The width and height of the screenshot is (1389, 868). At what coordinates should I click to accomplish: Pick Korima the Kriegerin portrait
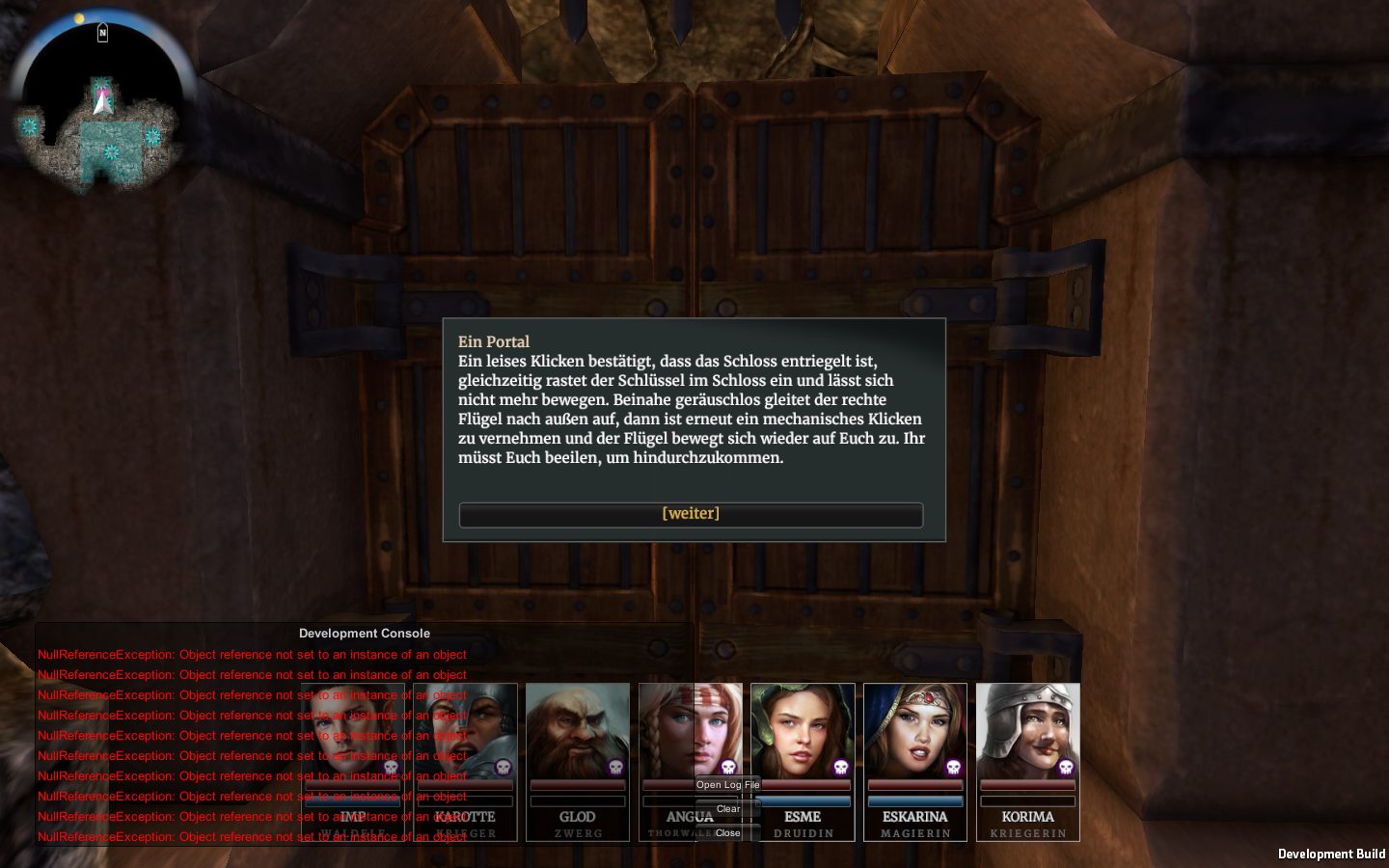pyautogui.click(x=1027, y=733)
